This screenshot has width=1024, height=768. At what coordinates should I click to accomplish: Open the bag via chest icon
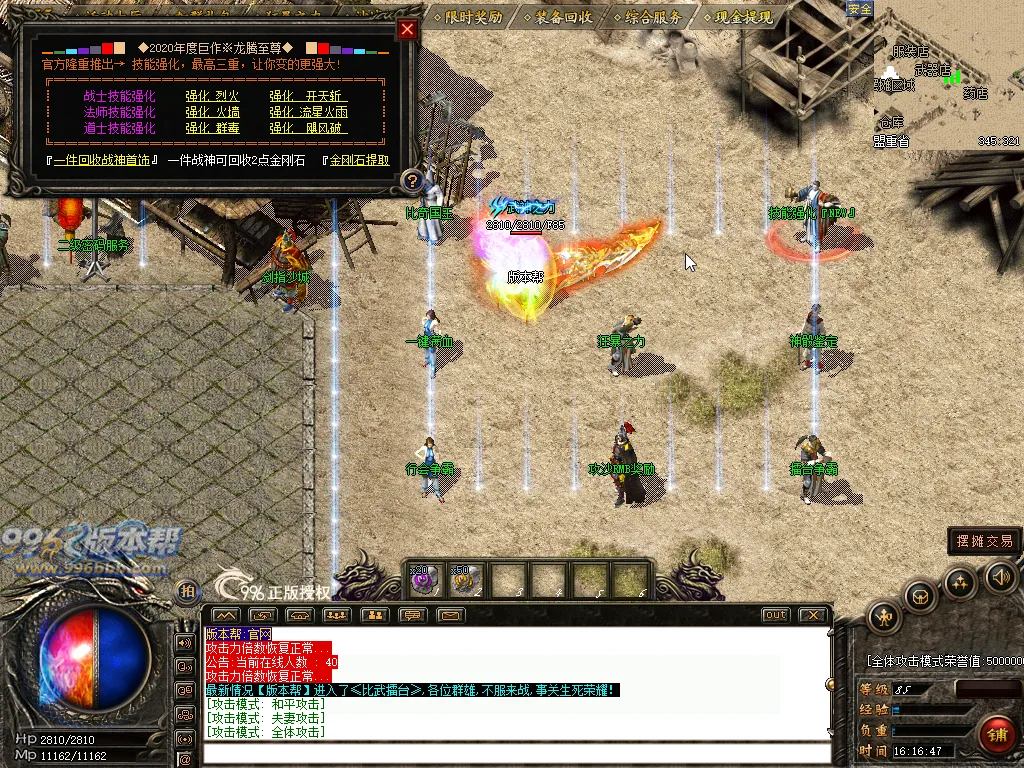(920, 597)
